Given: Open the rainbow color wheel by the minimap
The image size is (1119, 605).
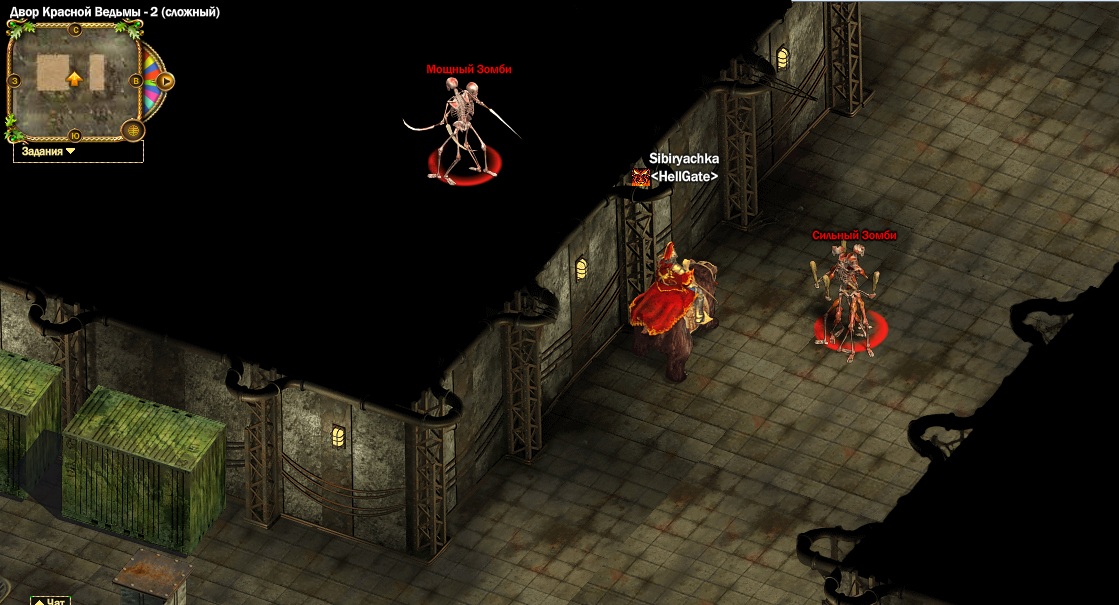Looking at the screenshot, I should click(x=152, y=80).
